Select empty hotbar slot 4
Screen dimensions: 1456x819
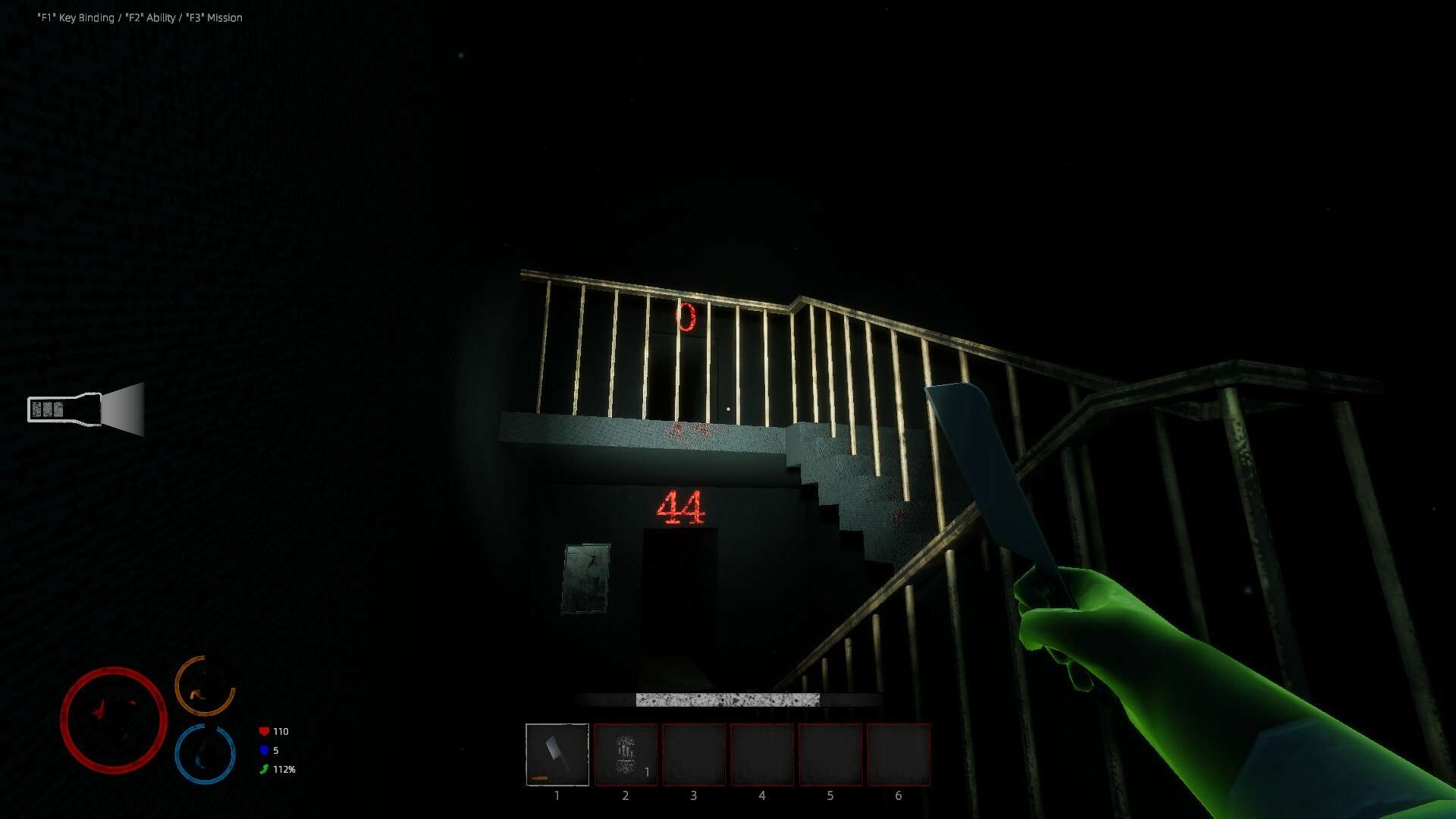(762, 755)
